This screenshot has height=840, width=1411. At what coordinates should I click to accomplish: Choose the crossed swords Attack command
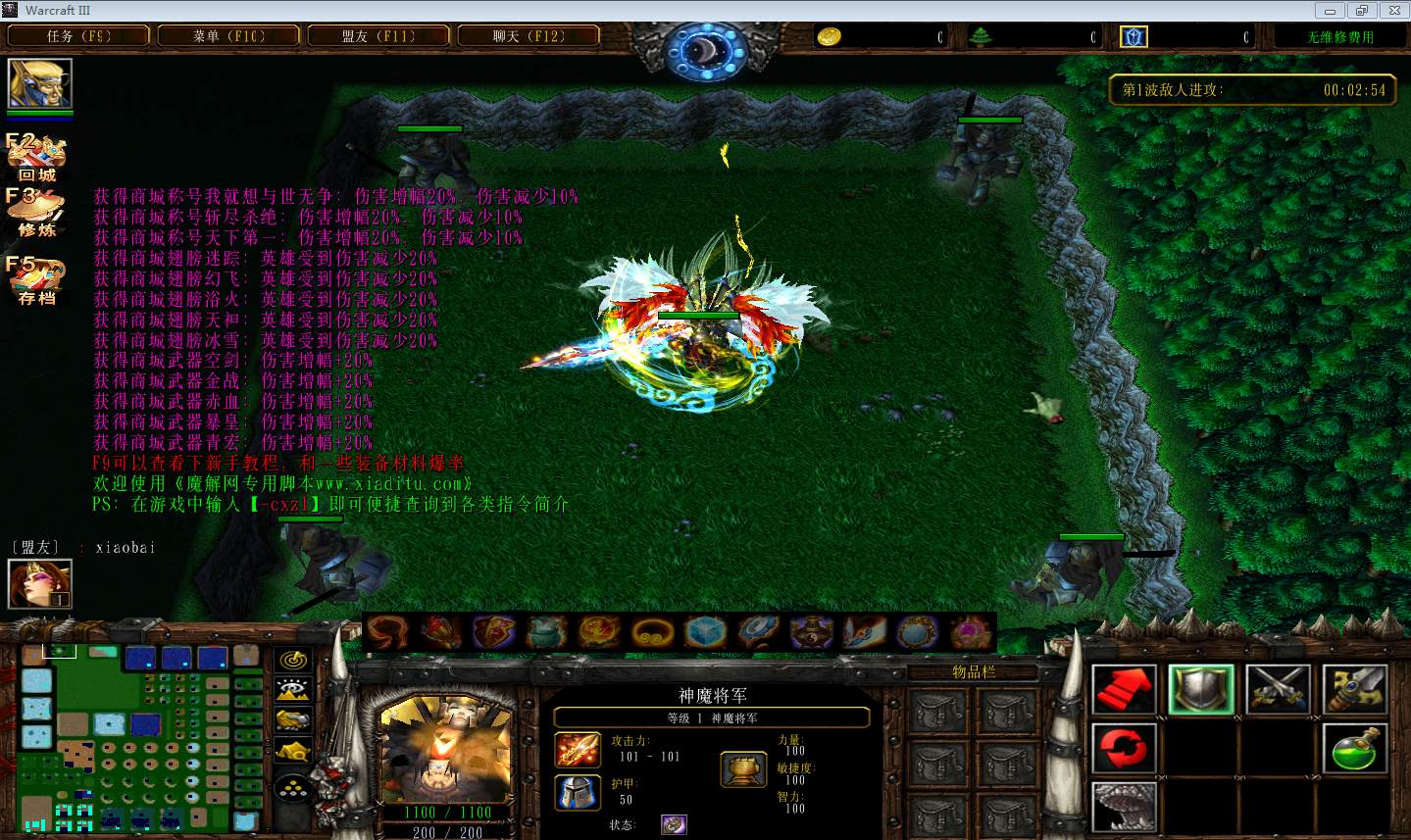tap(1278, 689)
